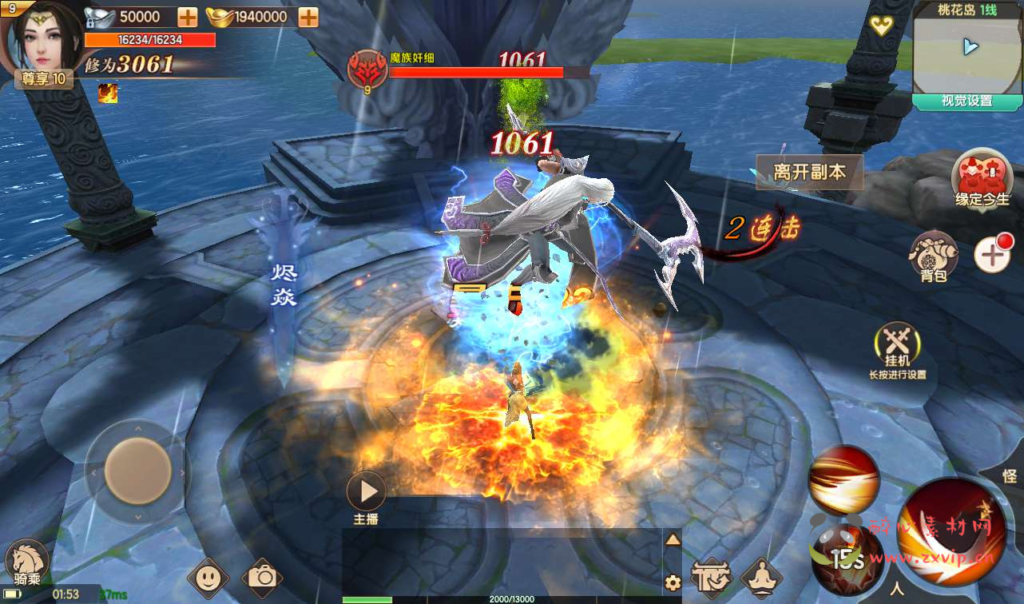This screenshot has width=1024, height=604.
Task: Add gold ingots with the plus beside 1940000
Action: tap(308, 16)
